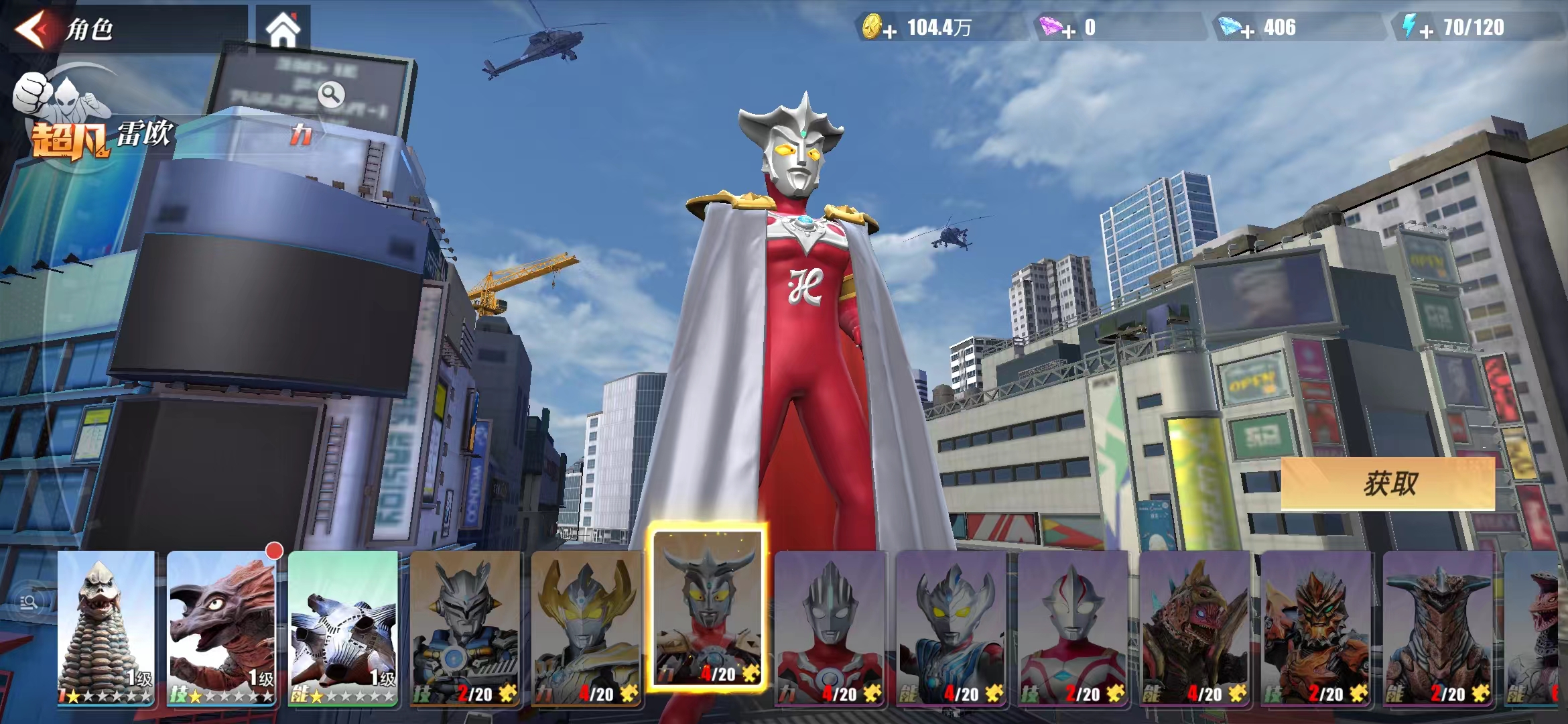Screen dimensions: 1568x724
Task: Open the list search filter icon
Action: [x=29, y=603]
